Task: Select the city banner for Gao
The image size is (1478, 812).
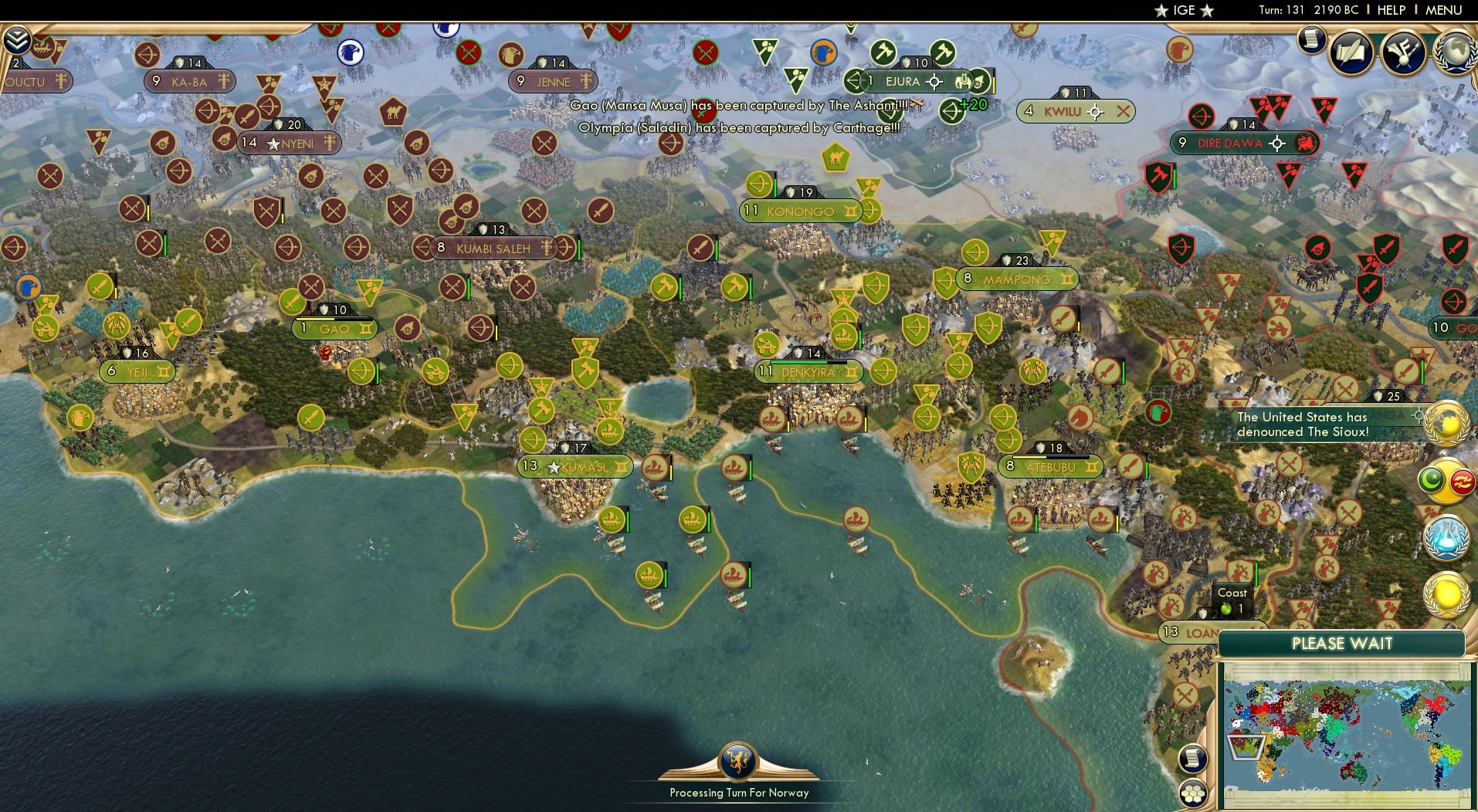Action: (x=334, y=328)
